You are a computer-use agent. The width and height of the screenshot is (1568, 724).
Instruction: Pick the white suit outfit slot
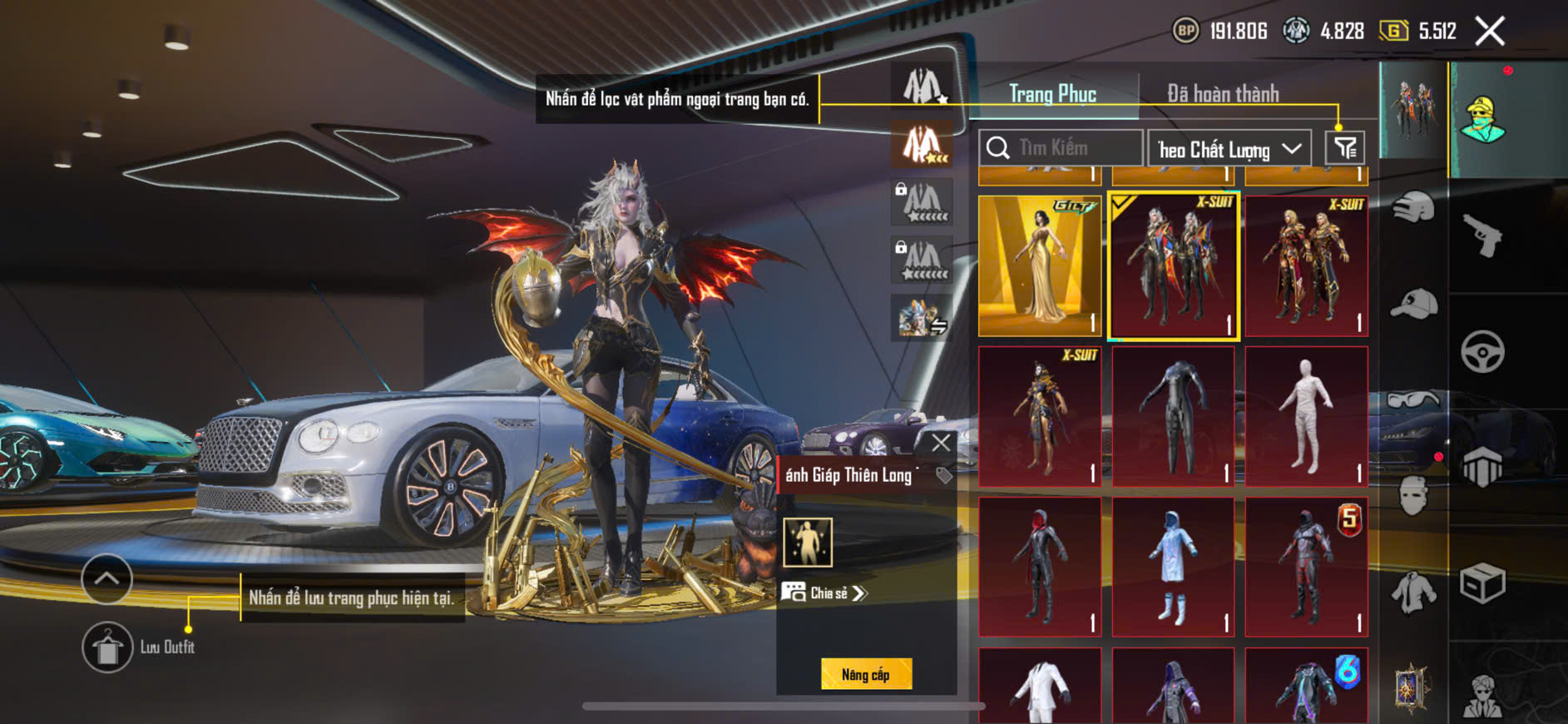pos(1040,687)
